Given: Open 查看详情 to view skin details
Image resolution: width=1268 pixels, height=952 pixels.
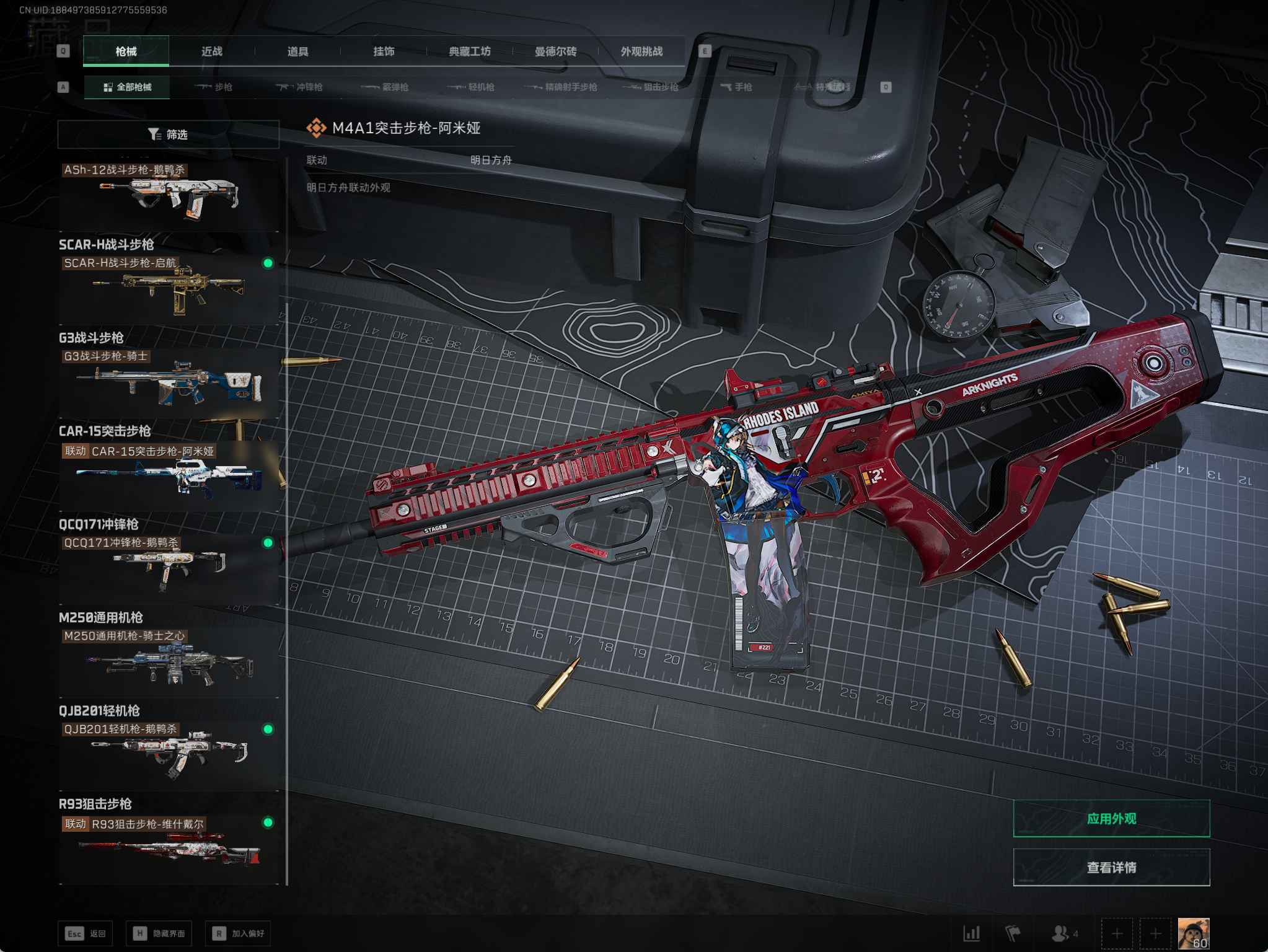Looking at the screenshot, I should 1111,867.
